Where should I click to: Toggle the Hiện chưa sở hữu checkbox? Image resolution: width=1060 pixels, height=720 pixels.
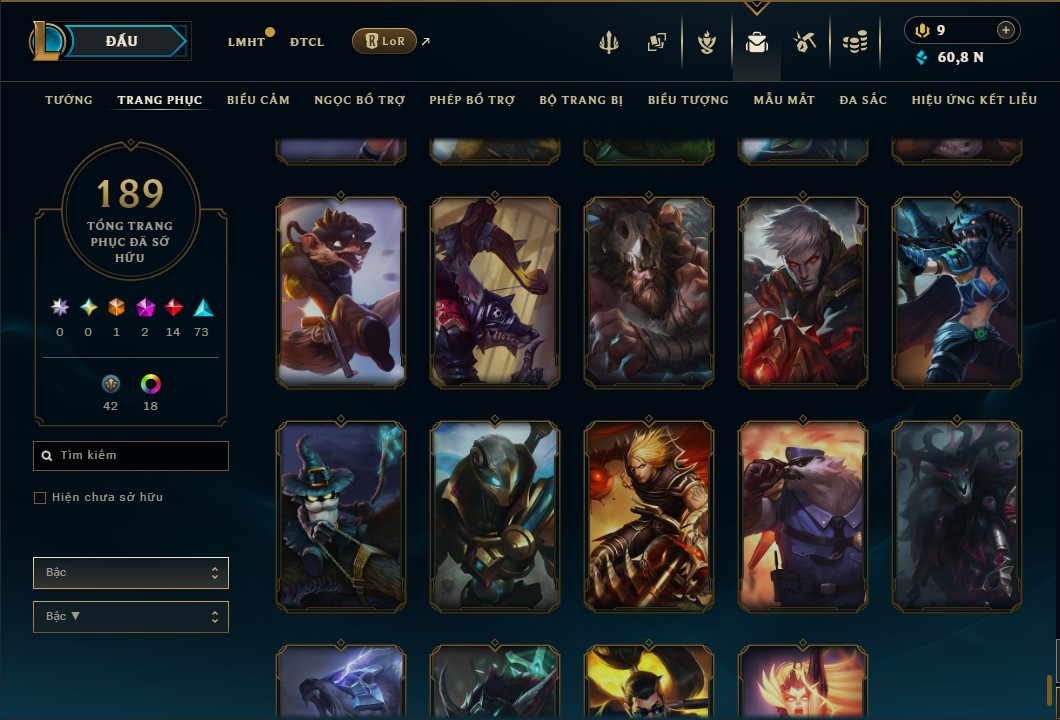click(x=40, y=498)
